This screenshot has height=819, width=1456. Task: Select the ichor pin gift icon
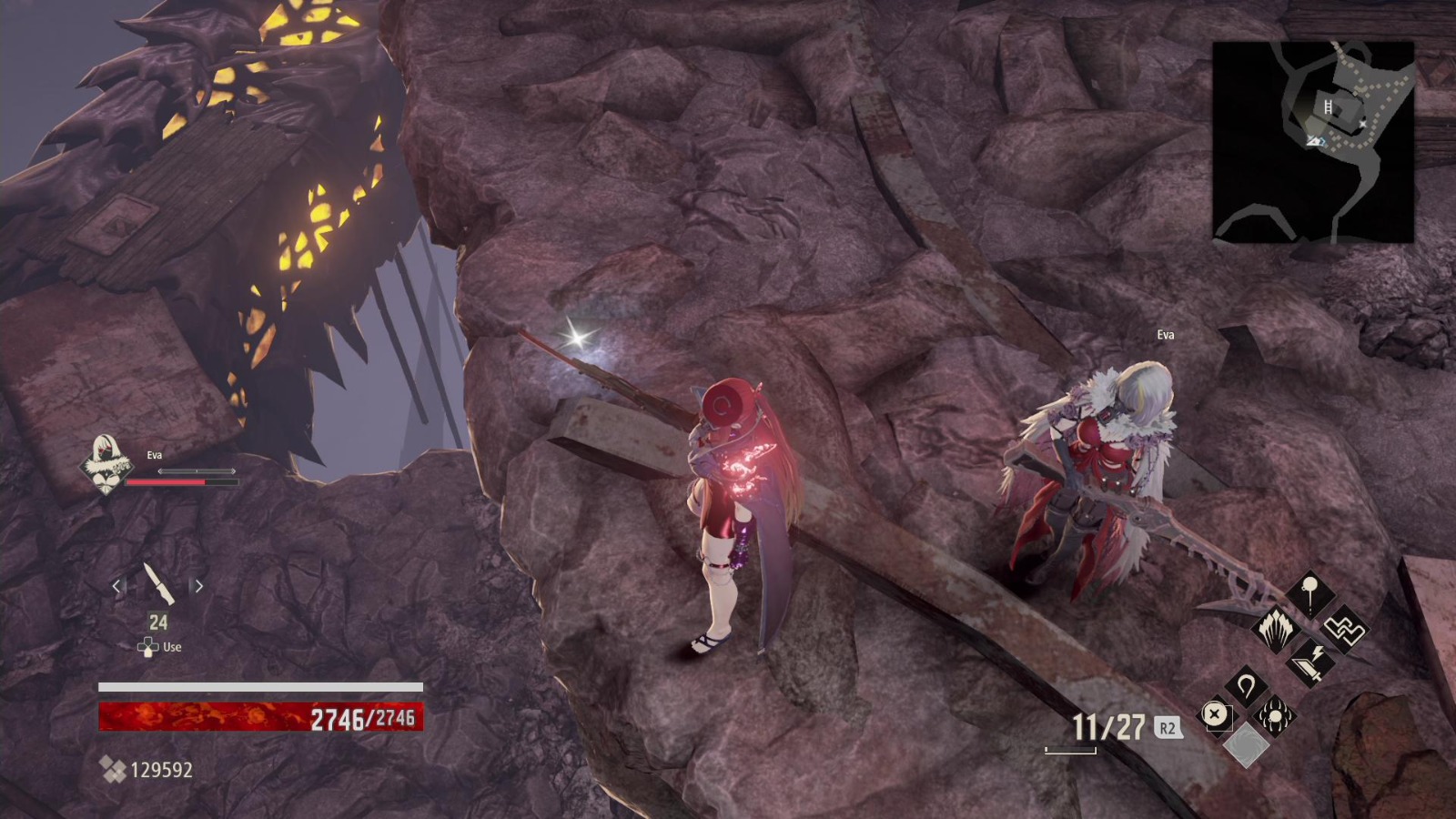pos(1309,592)
